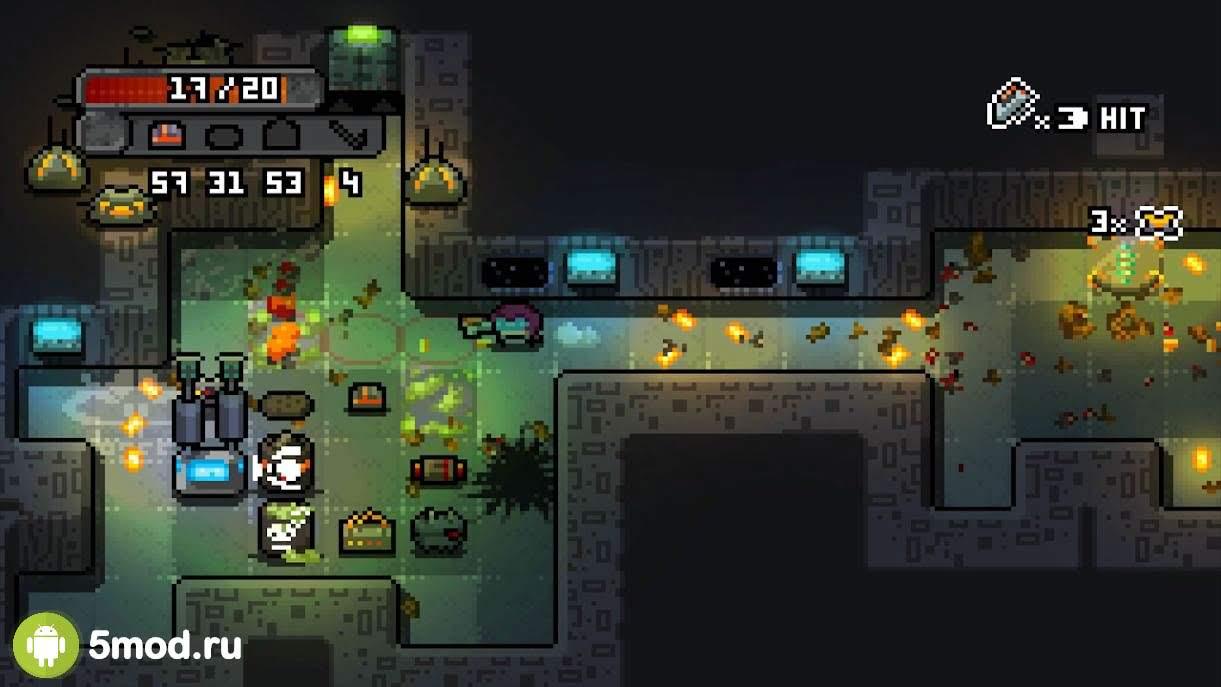The height and width of the screenshot is (687, 1221).
Task: Select the empty dome-shaped equipment slot
Action: (282, 134)
